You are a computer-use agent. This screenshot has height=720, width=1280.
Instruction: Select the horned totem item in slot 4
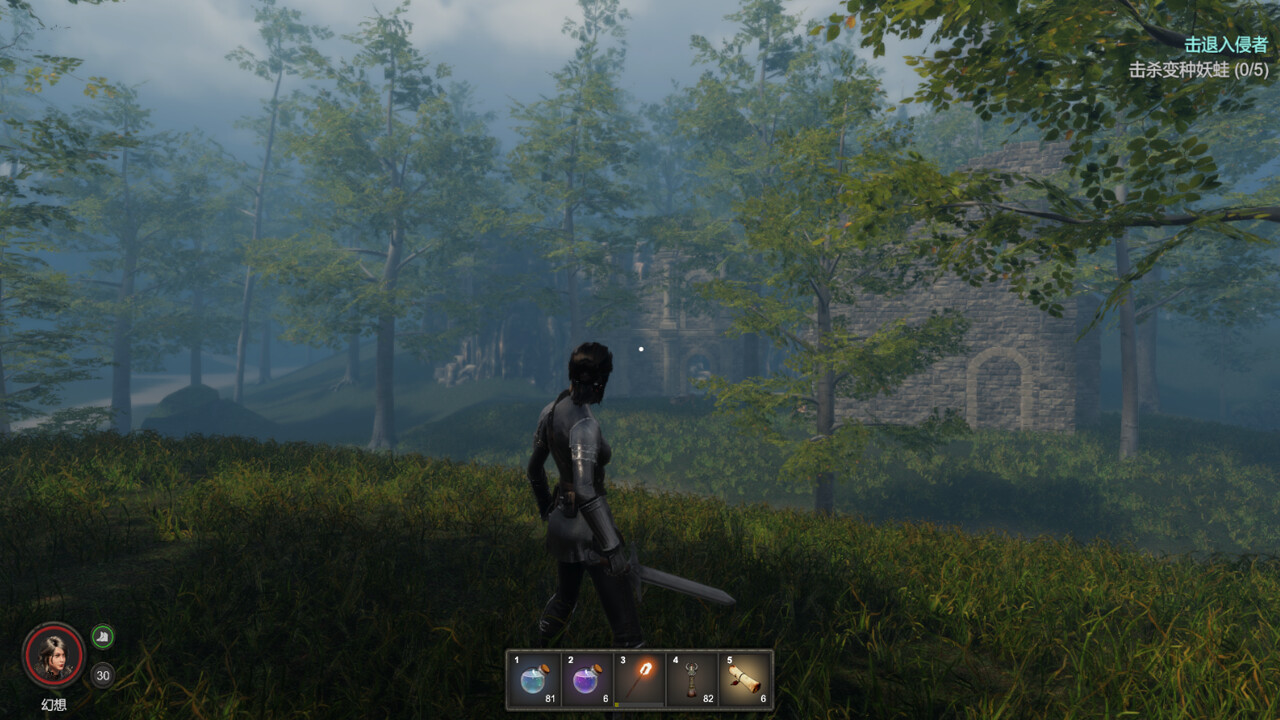coord(691,680)
